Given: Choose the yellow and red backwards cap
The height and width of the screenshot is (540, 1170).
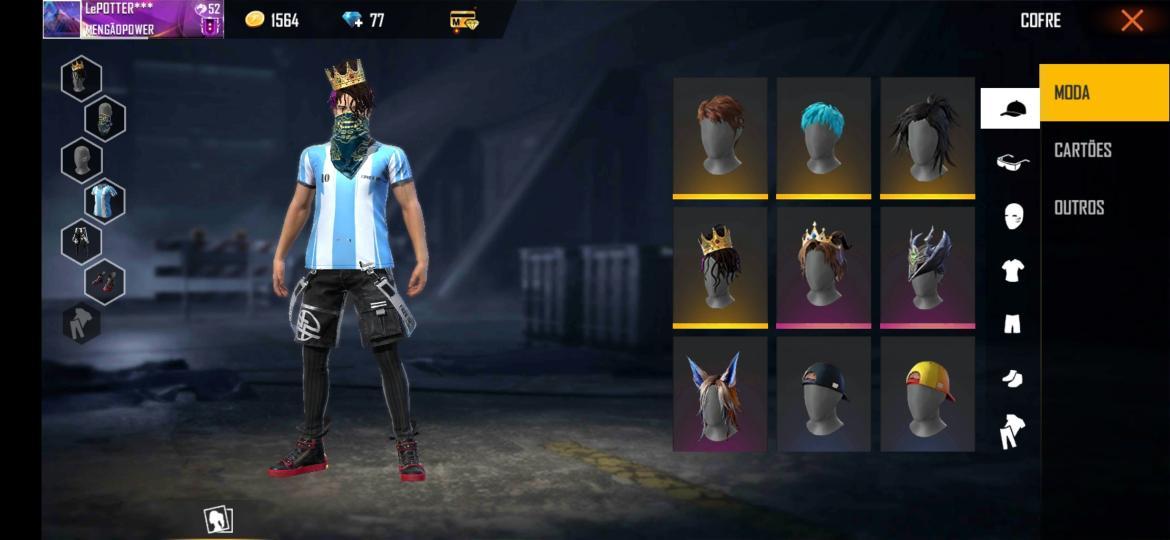Looking at the screenshot, I should coord(928,394).
